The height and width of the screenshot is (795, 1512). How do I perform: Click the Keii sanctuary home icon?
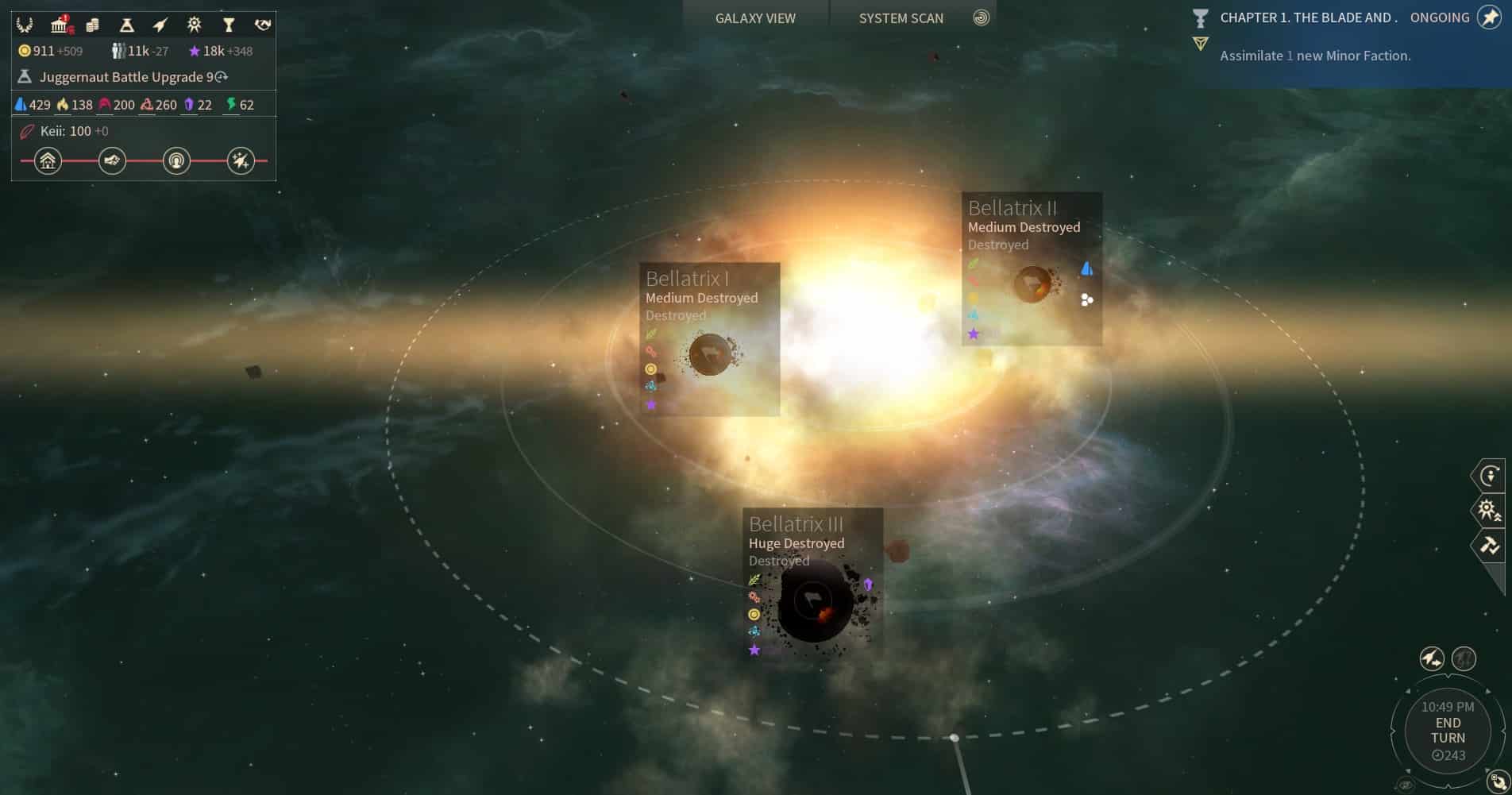(48, 160)
